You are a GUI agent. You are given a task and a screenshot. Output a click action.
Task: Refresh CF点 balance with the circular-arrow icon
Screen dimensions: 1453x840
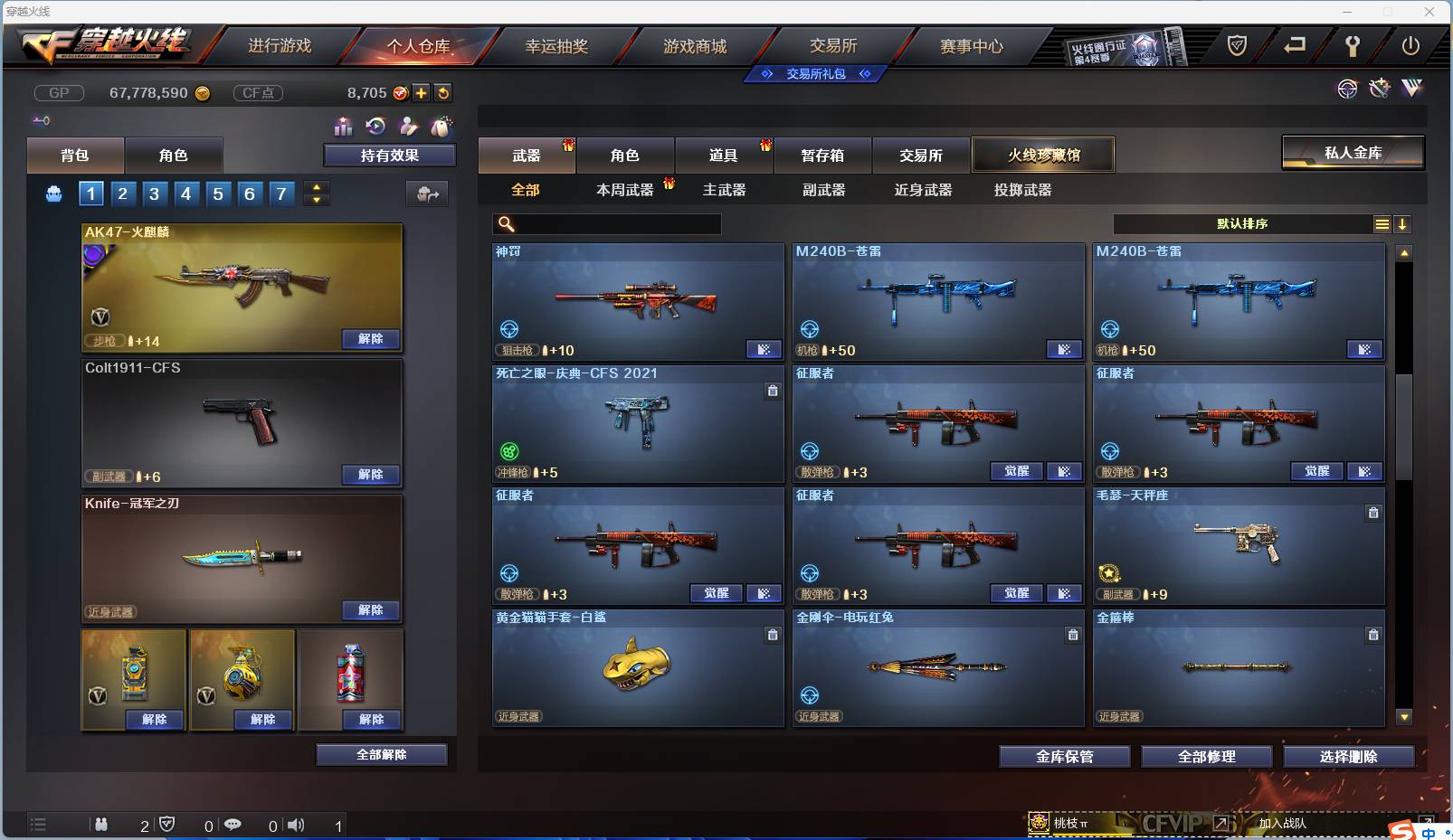click(x=443, y=92)
